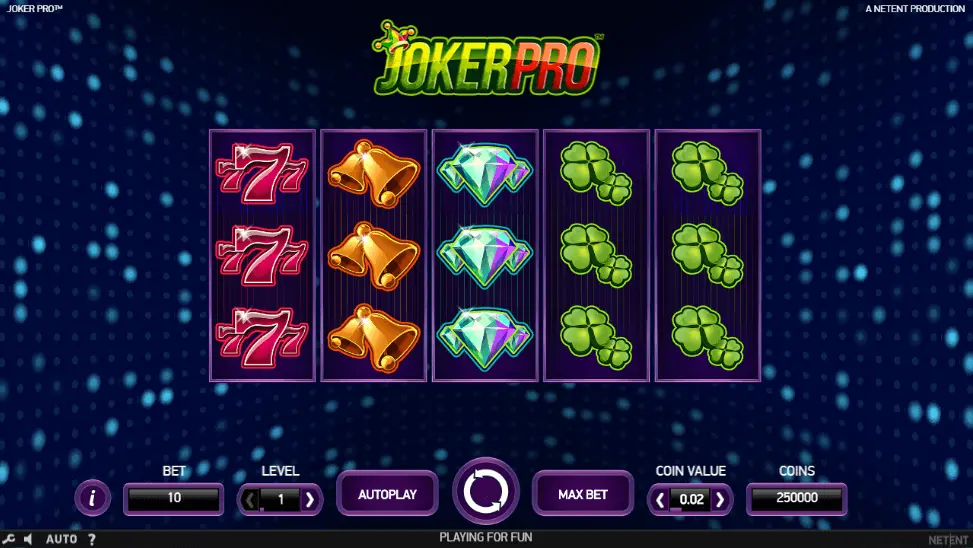Toggle sound with the speaker icon
973x548 pixels.
coord(28,539)
